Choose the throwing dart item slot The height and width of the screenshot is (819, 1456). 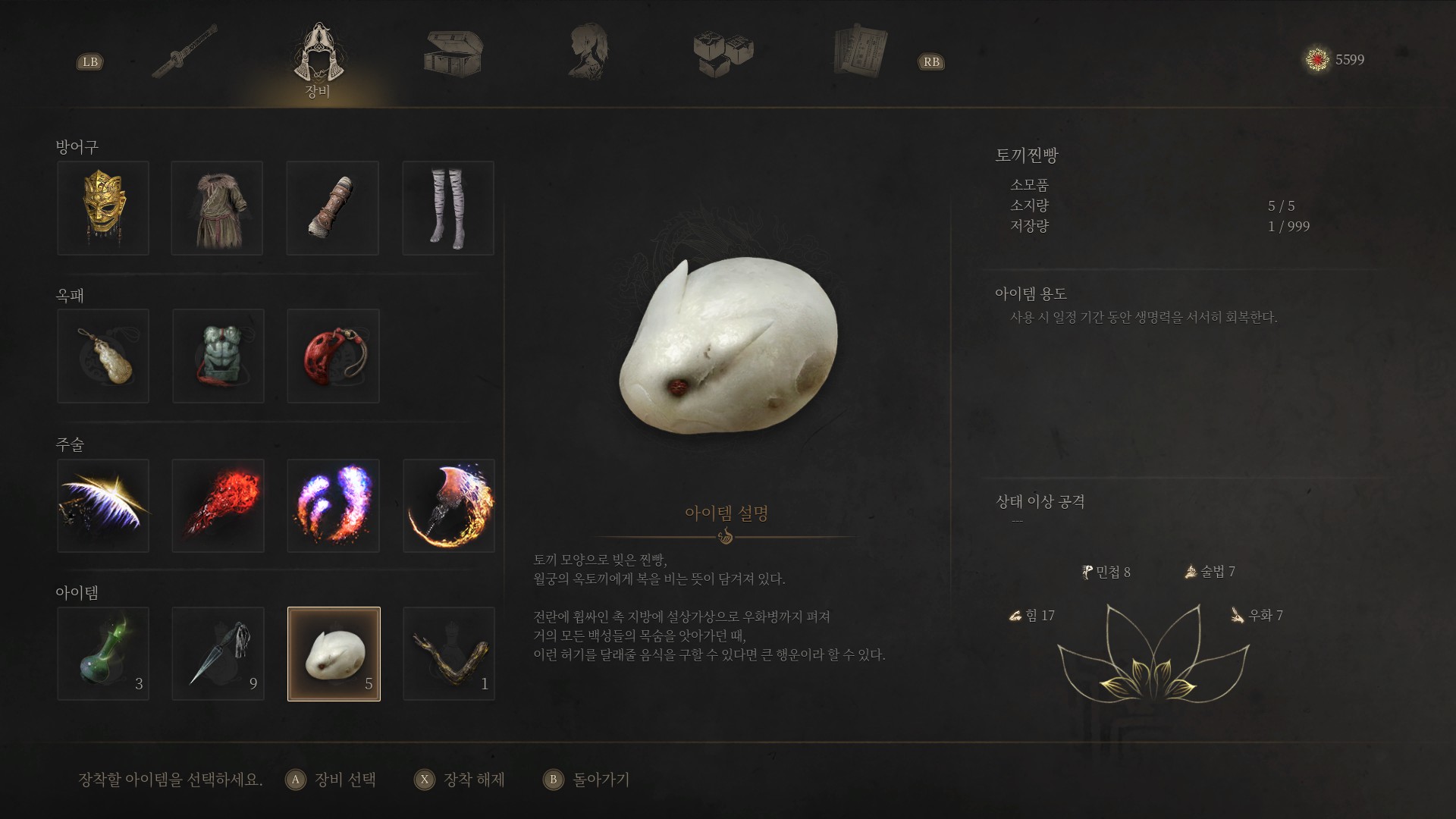tap(218, 653)
